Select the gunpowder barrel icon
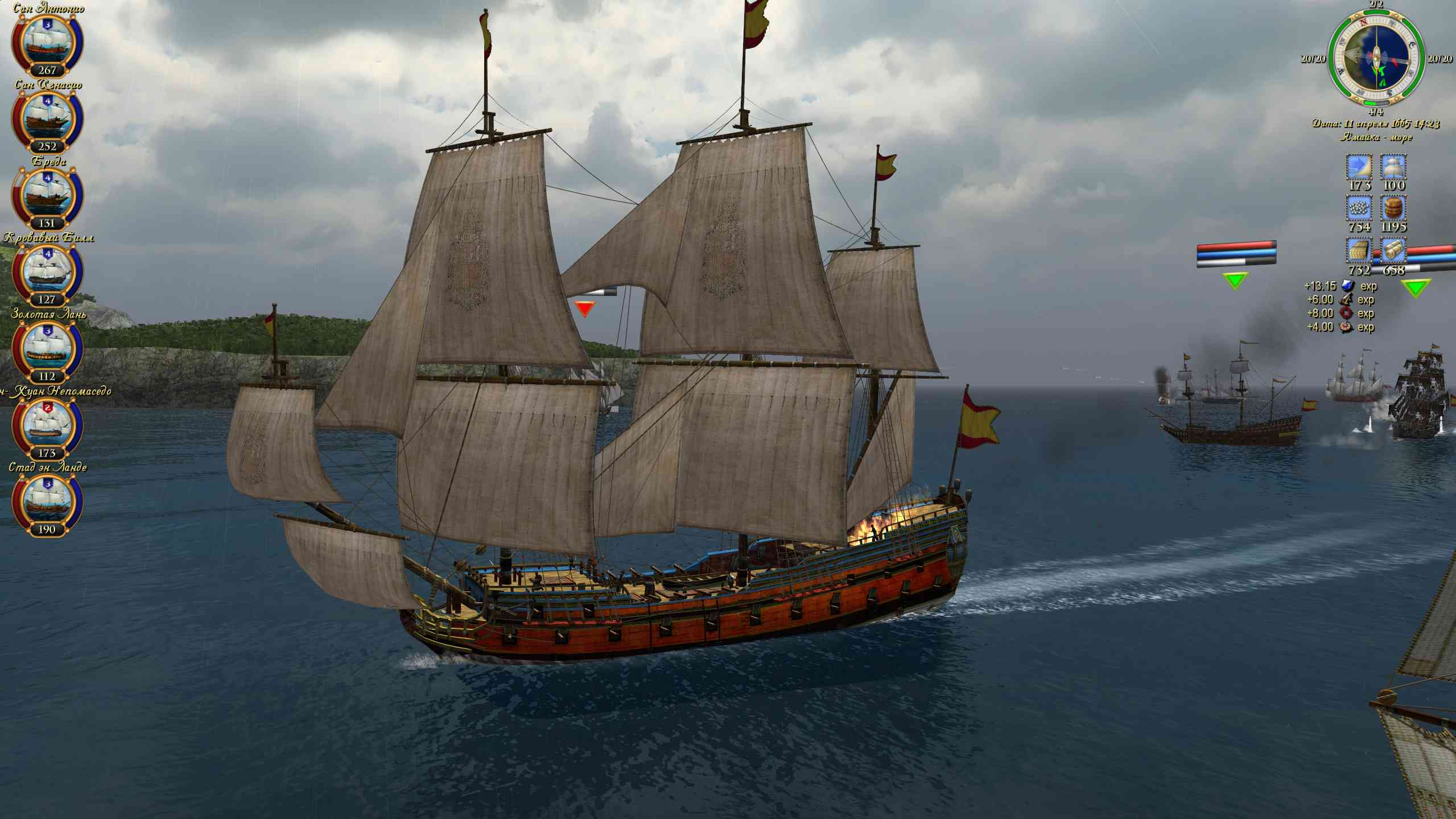This screenshot has height=819, width=1456. click(1393, 208)
